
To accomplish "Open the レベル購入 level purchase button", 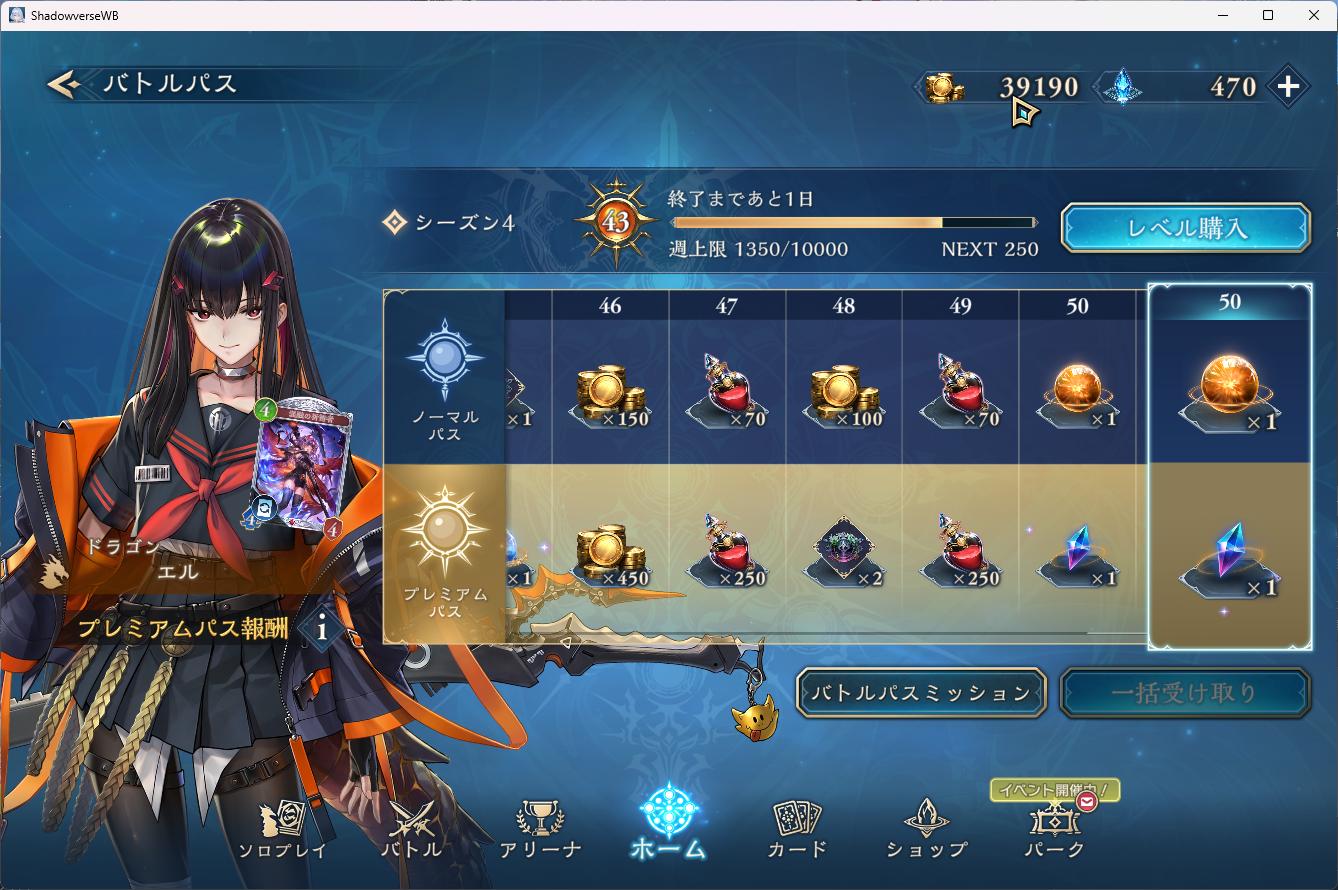I will pos(1185,228).
